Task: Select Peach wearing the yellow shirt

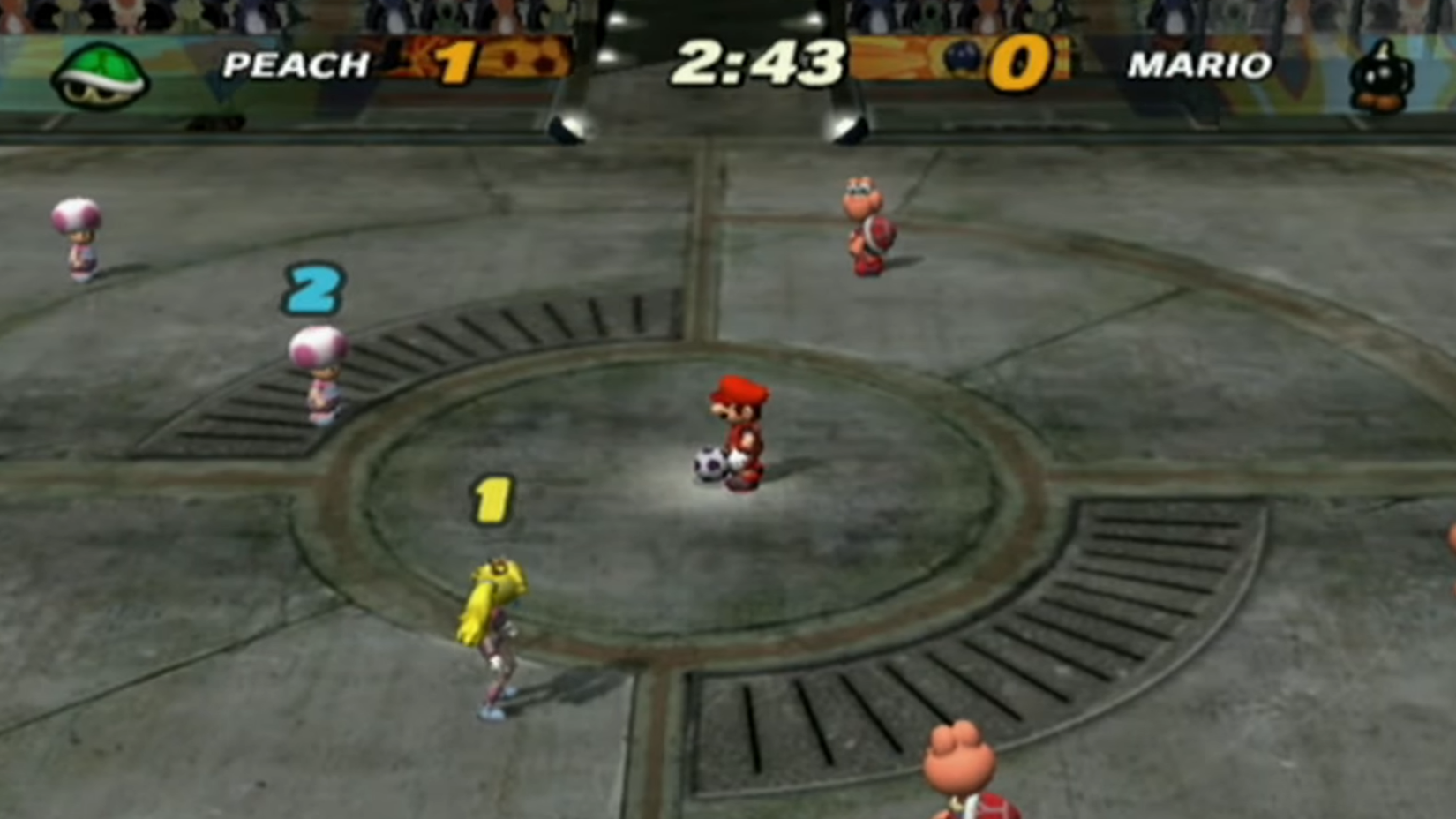Action: click(x=494, y=627)
